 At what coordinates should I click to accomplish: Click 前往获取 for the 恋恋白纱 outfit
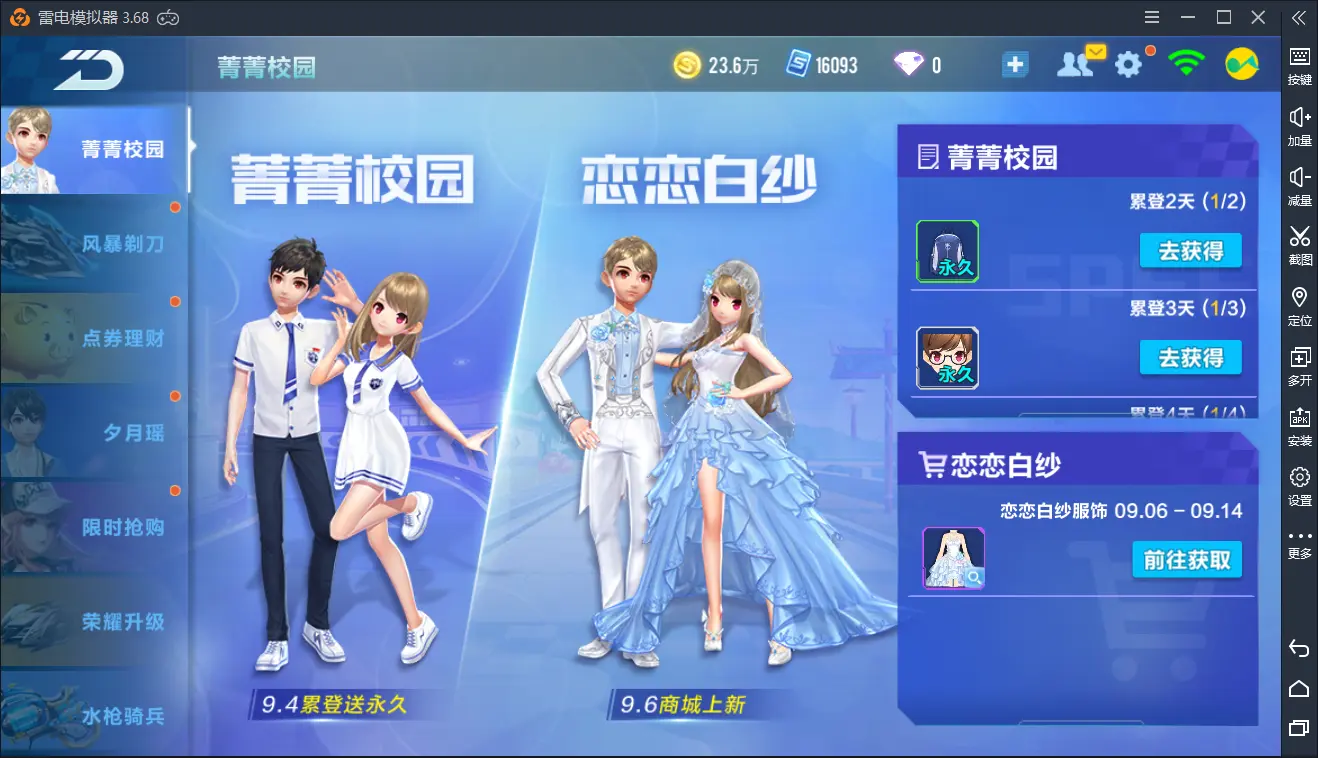(x=1187, y=560)
